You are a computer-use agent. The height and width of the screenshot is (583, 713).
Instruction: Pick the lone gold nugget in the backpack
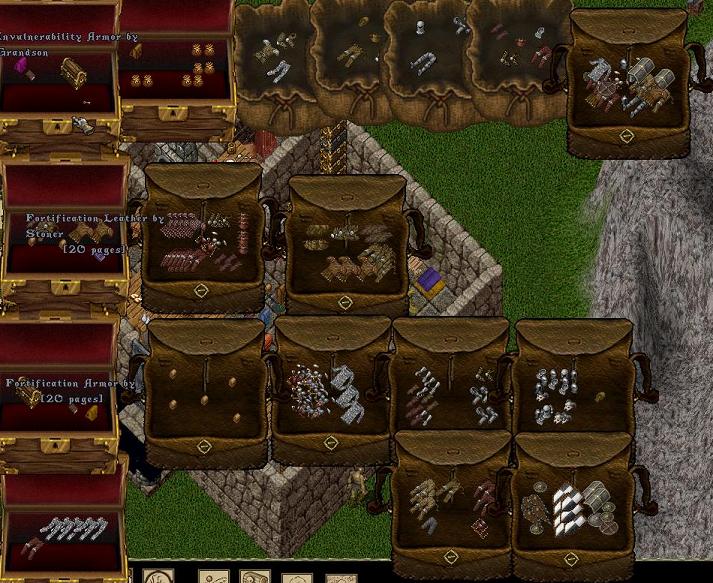click(599, 397)
